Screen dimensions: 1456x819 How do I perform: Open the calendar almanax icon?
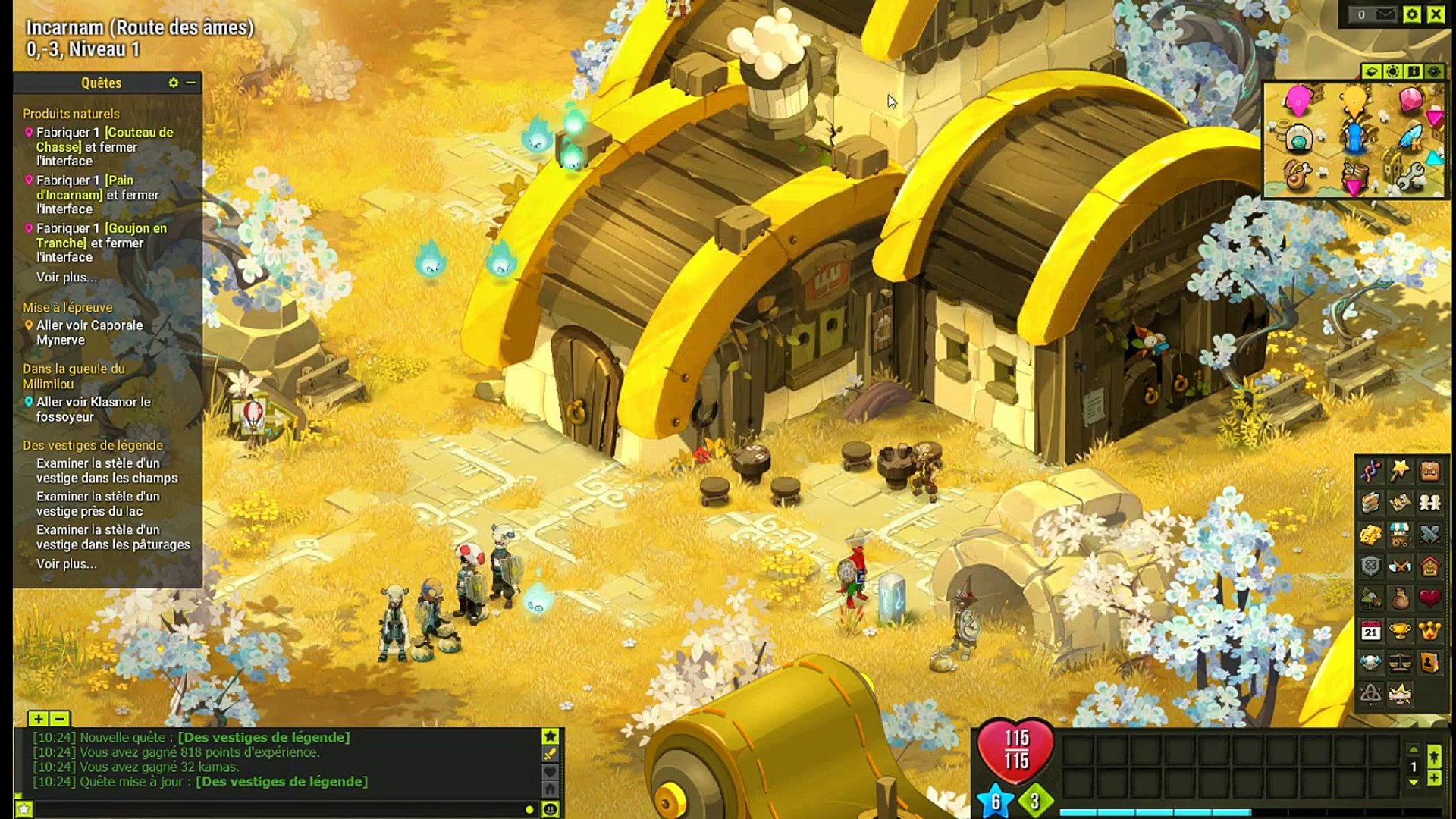tap(1370, 631)
